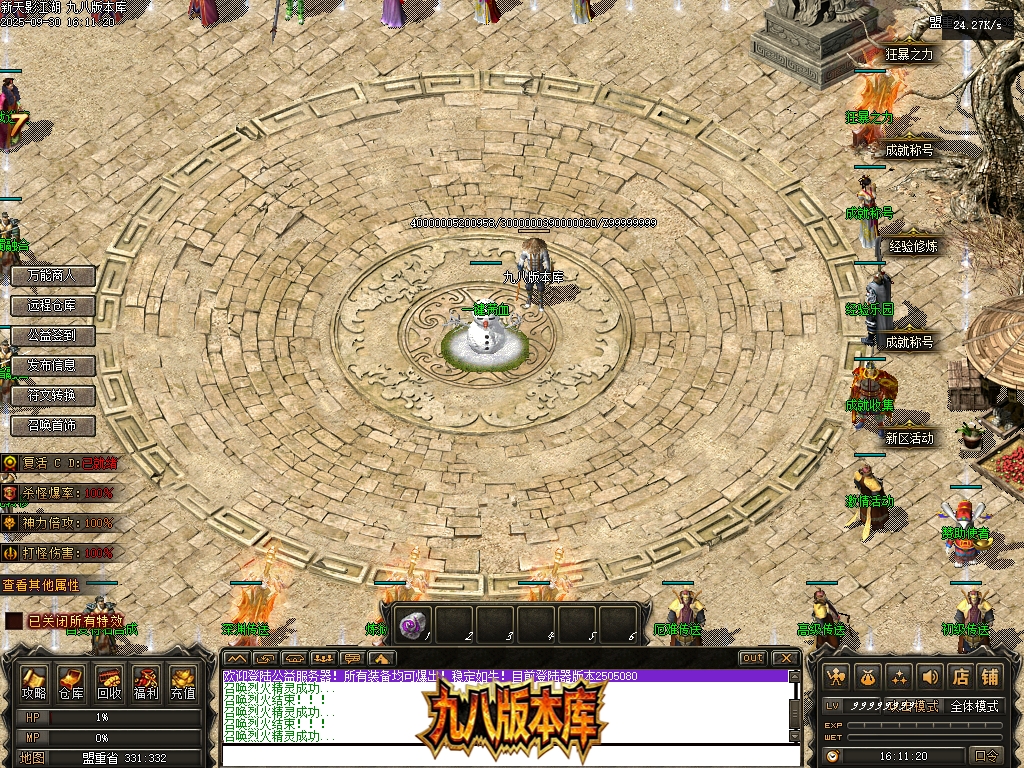This screenshot has height=768, width=1024.
Task: Switch the 全体模式 attack mode button
Action: coord(974,706)
